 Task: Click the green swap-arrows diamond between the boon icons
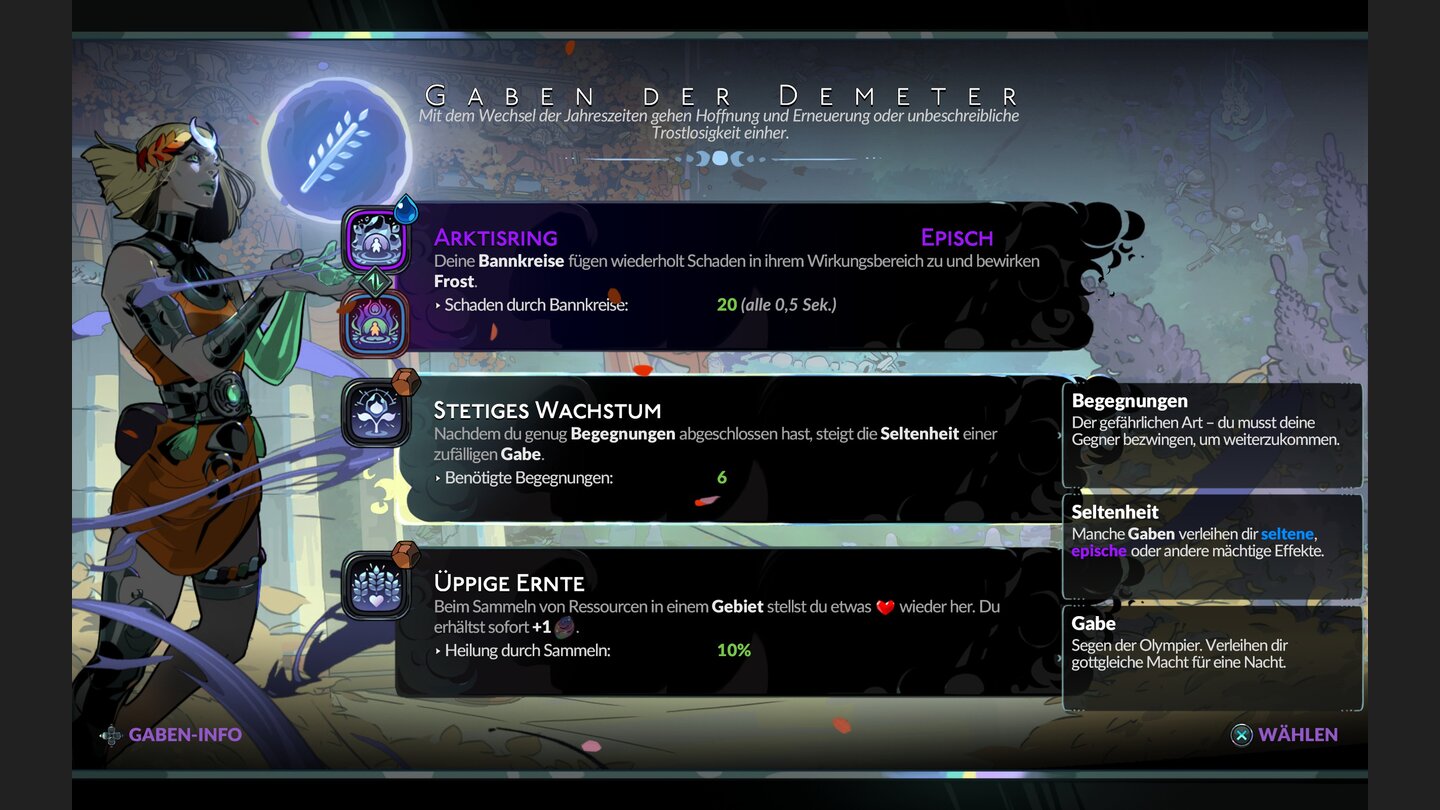point(375,280)
